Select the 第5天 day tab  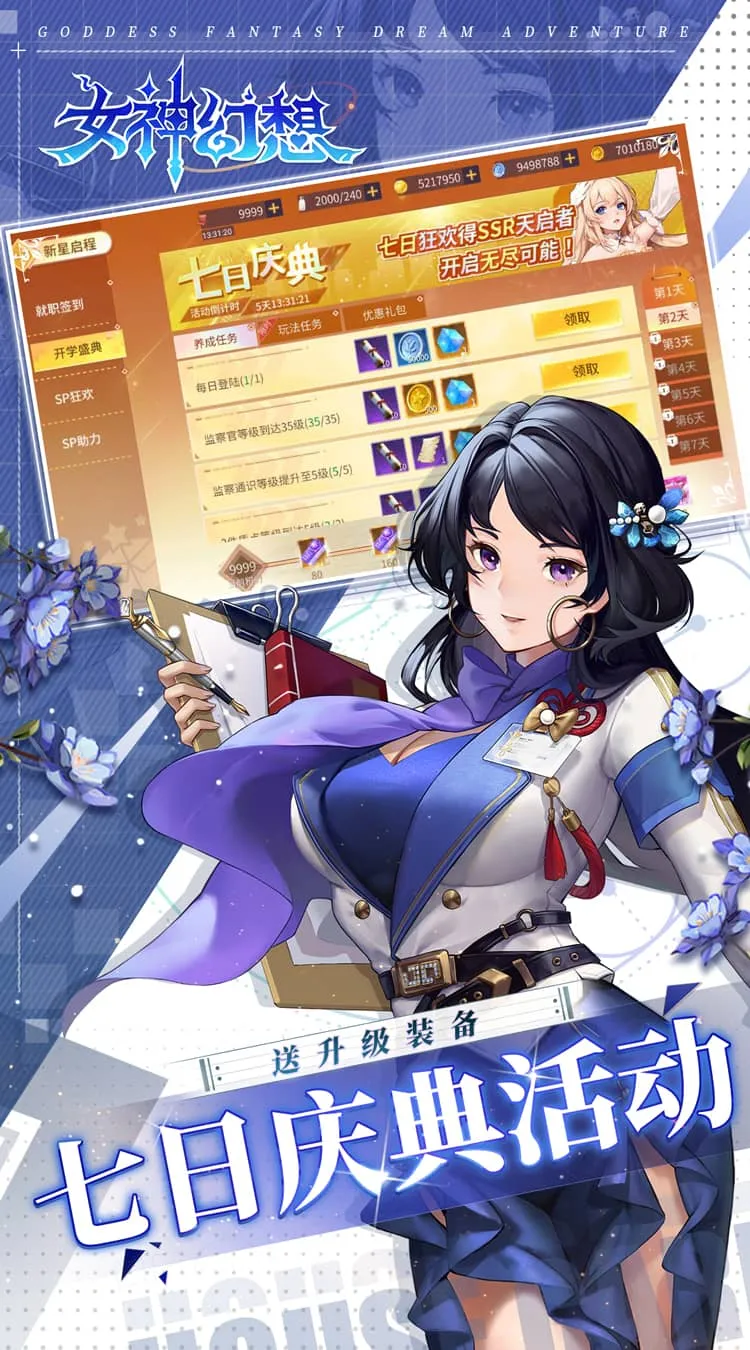click(686, 392)
